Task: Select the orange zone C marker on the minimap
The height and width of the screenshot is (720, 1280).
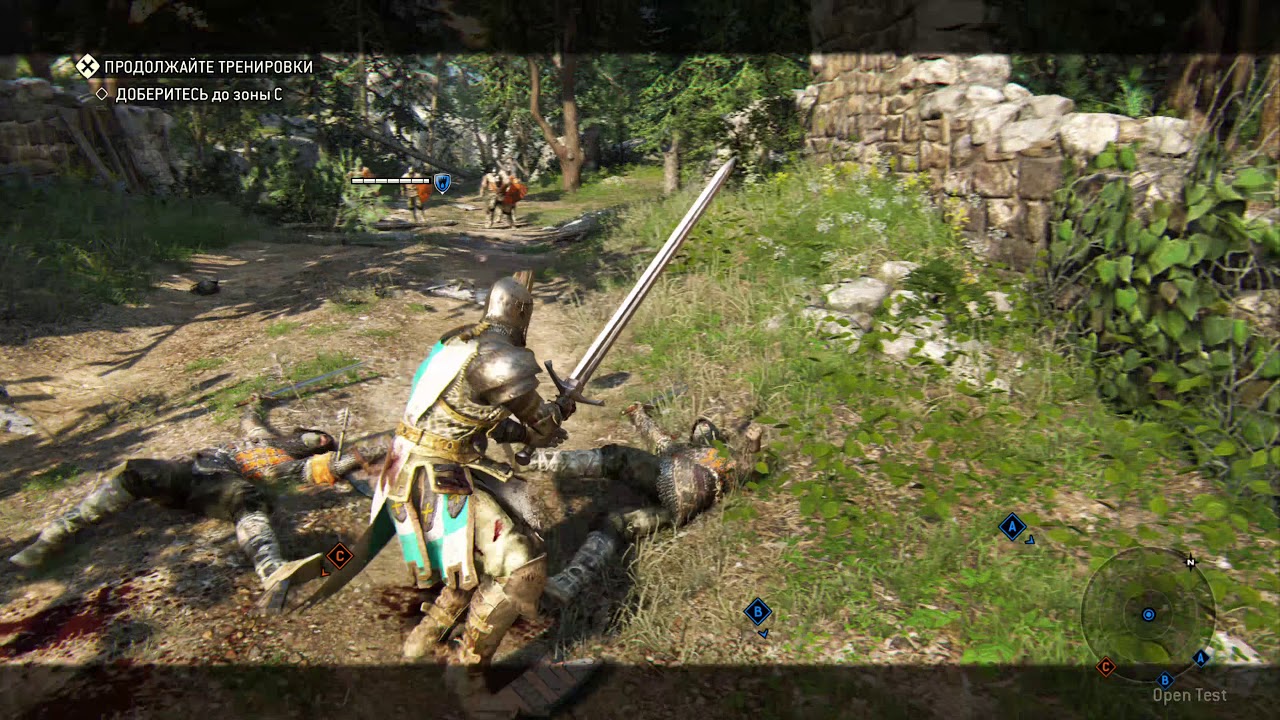Action: point(1106,666)
